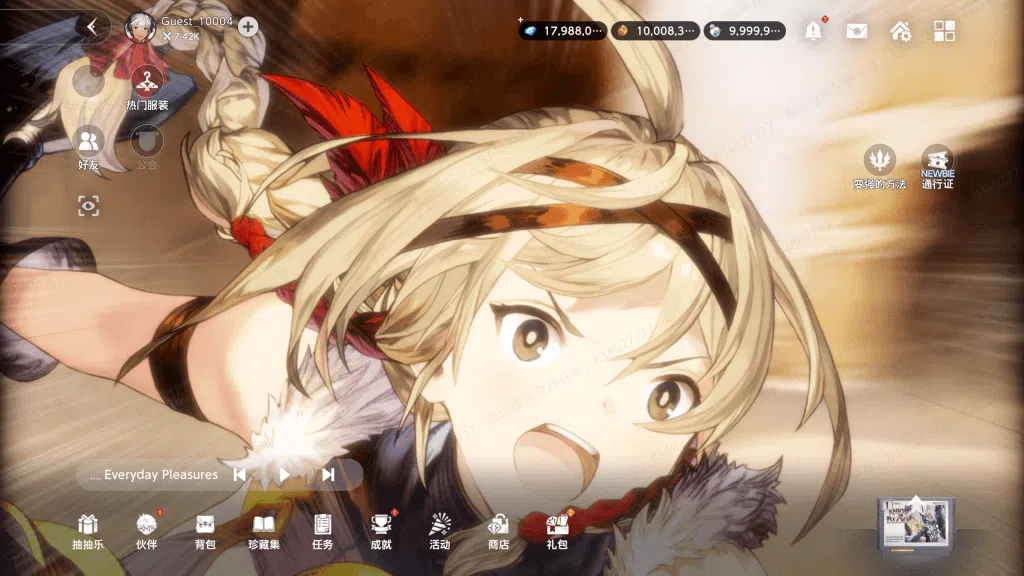Screen dimensions: 1024x576
Task: Open the mailbox envelope icon
Action: pyautogui.click(x=857, y=31)
